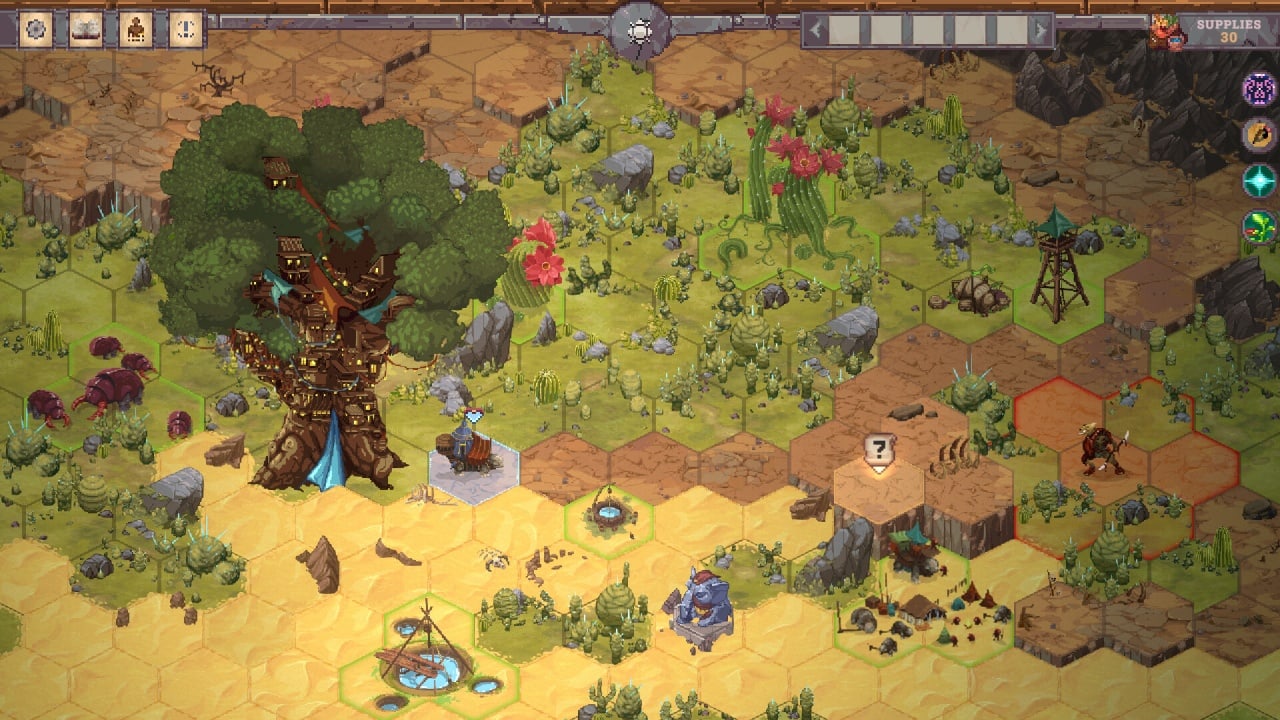Viewport: 1280px width, 720px height.
Task: Open the journal book icon
Action: click(x=85, y=30)
